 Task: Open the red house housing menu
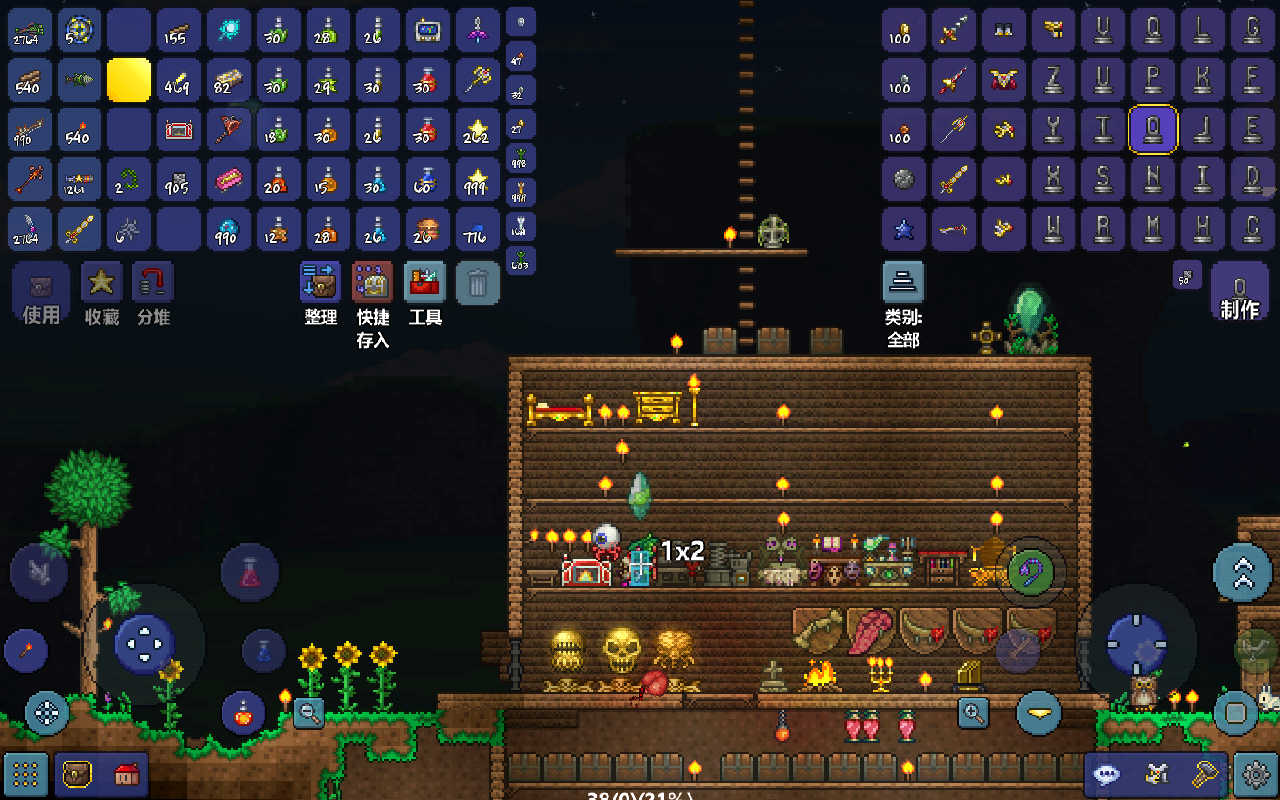click(126, 773)
